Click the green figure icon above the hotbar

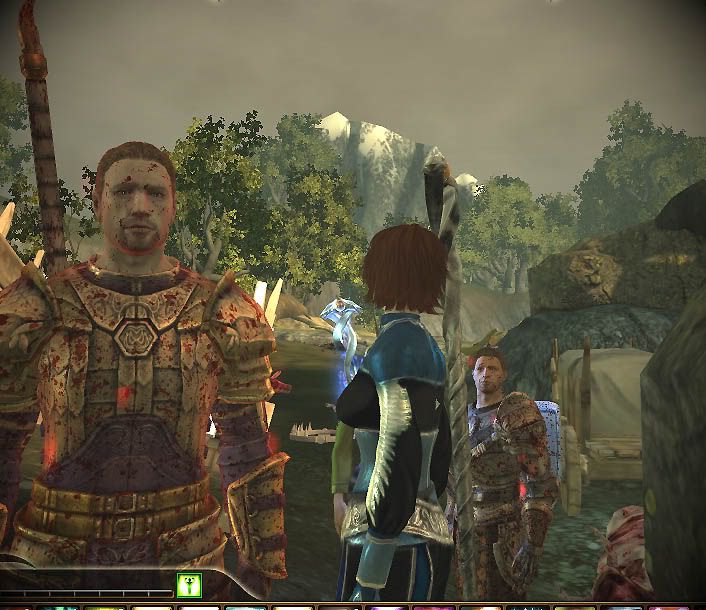188,585
